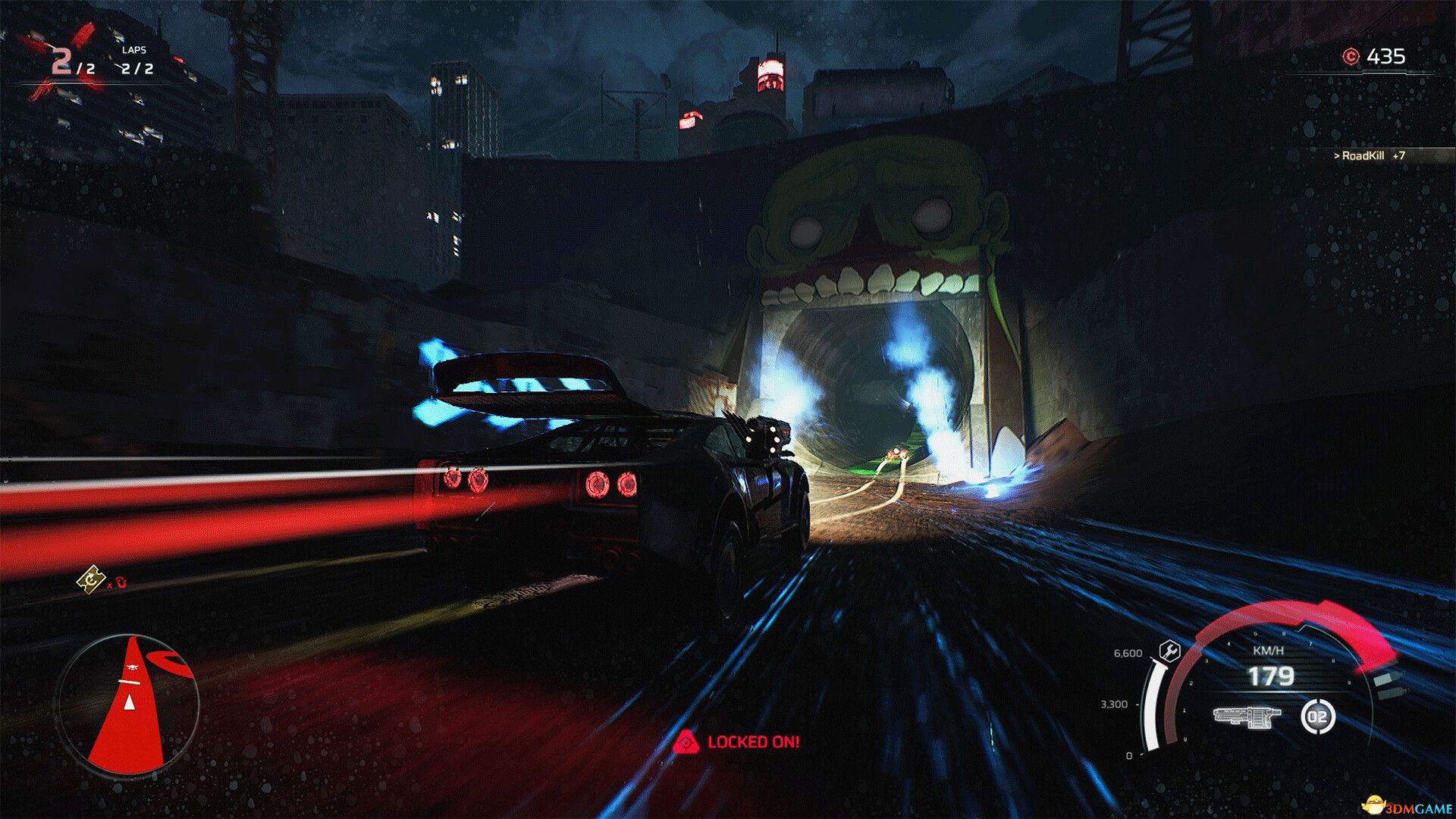Screen dimensions: 1456x819
Task: Select the minigun weapon icon on speedometer
Action: (x=1247, y=717)
